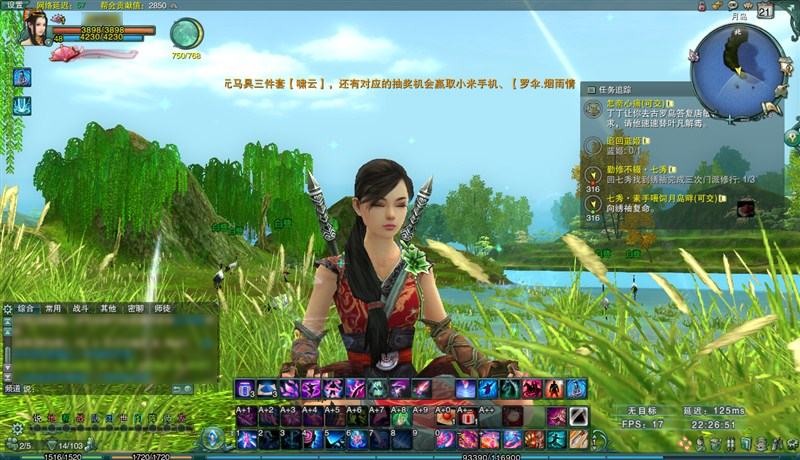The width and height of the screenshot is (800, 460).
Task: Switch to the 师徒 chat tab
Action: coord(162,310)
